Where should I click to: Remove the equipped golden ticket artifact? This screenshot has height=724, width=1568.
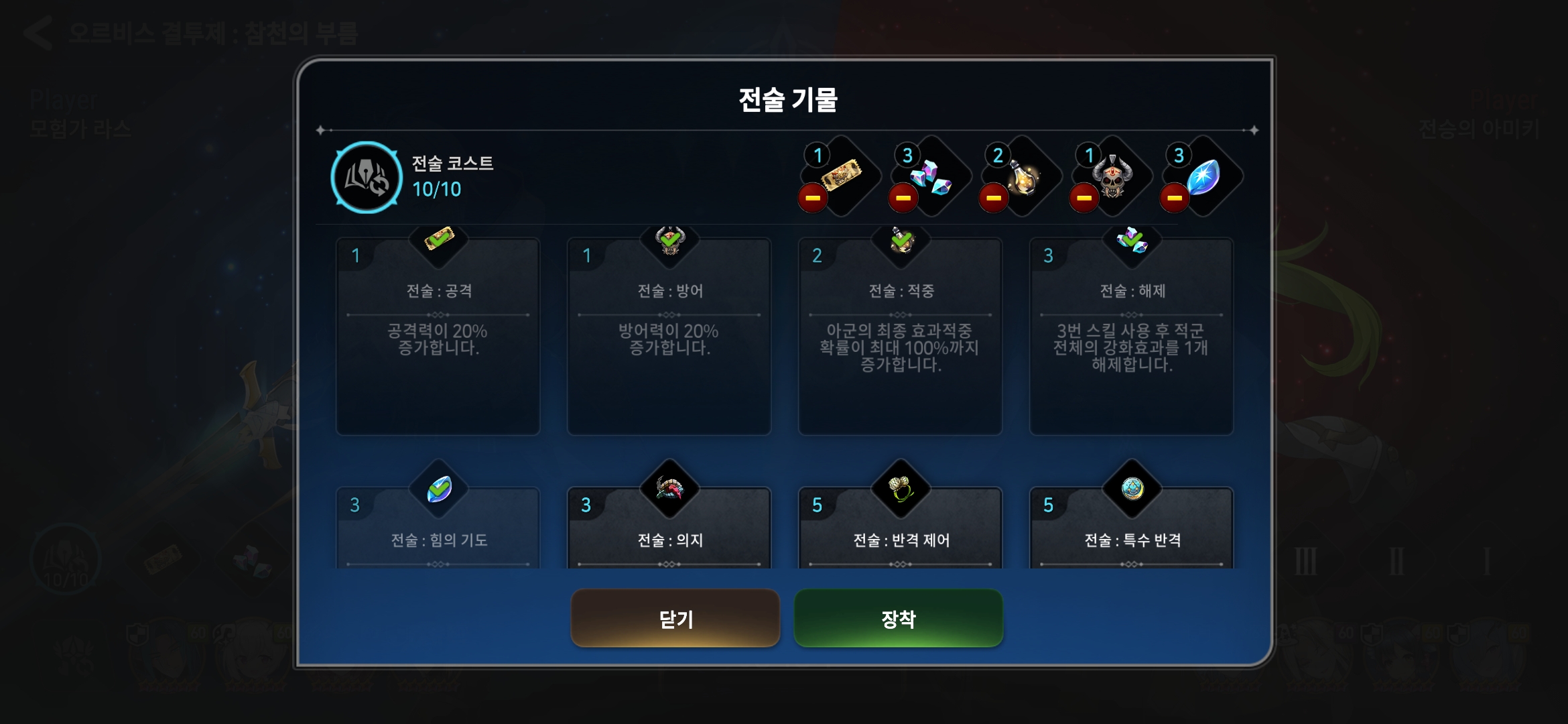click(x=813, y=198)
